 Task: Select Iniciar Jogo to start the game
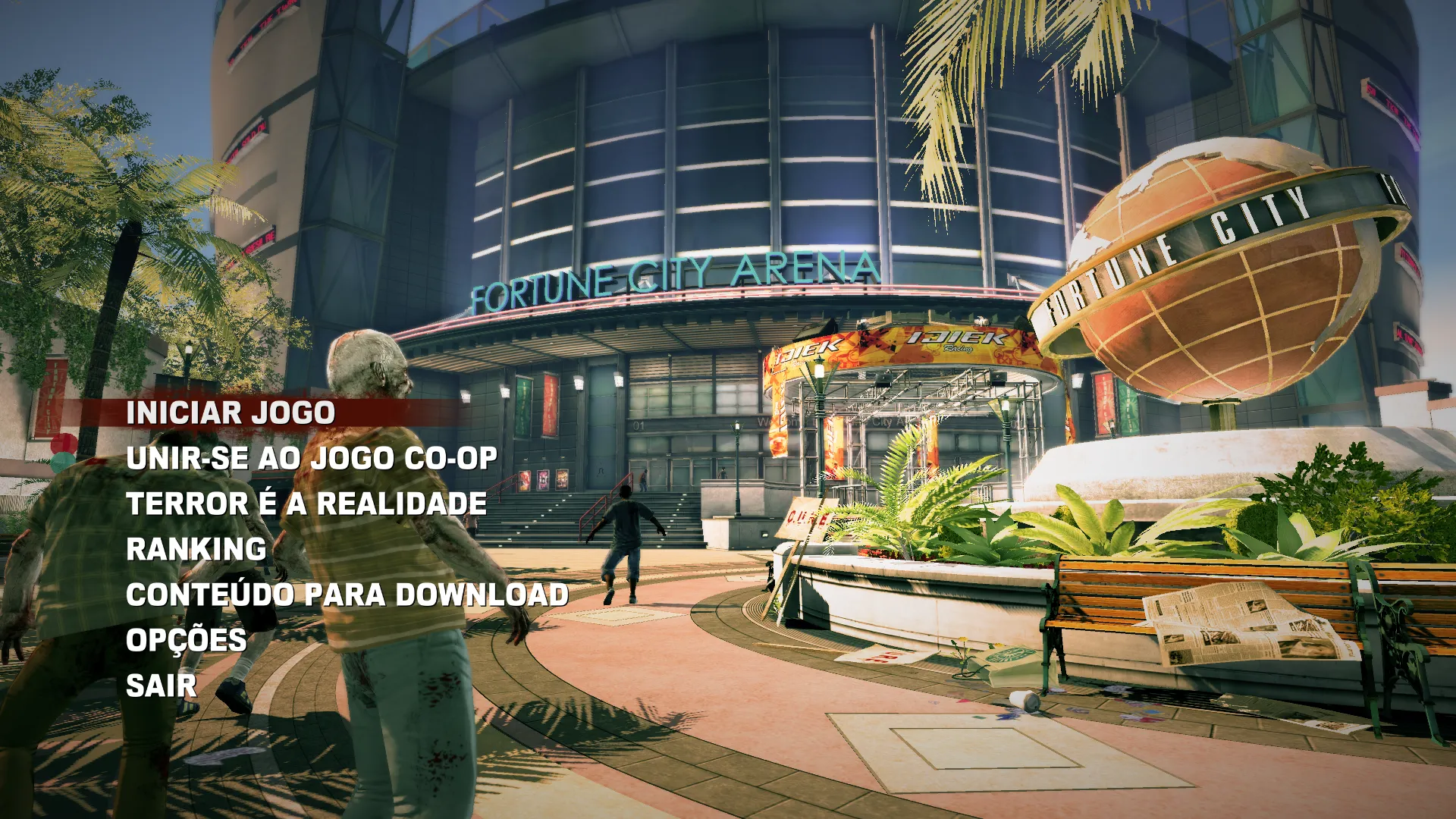(x=231, y=413)
